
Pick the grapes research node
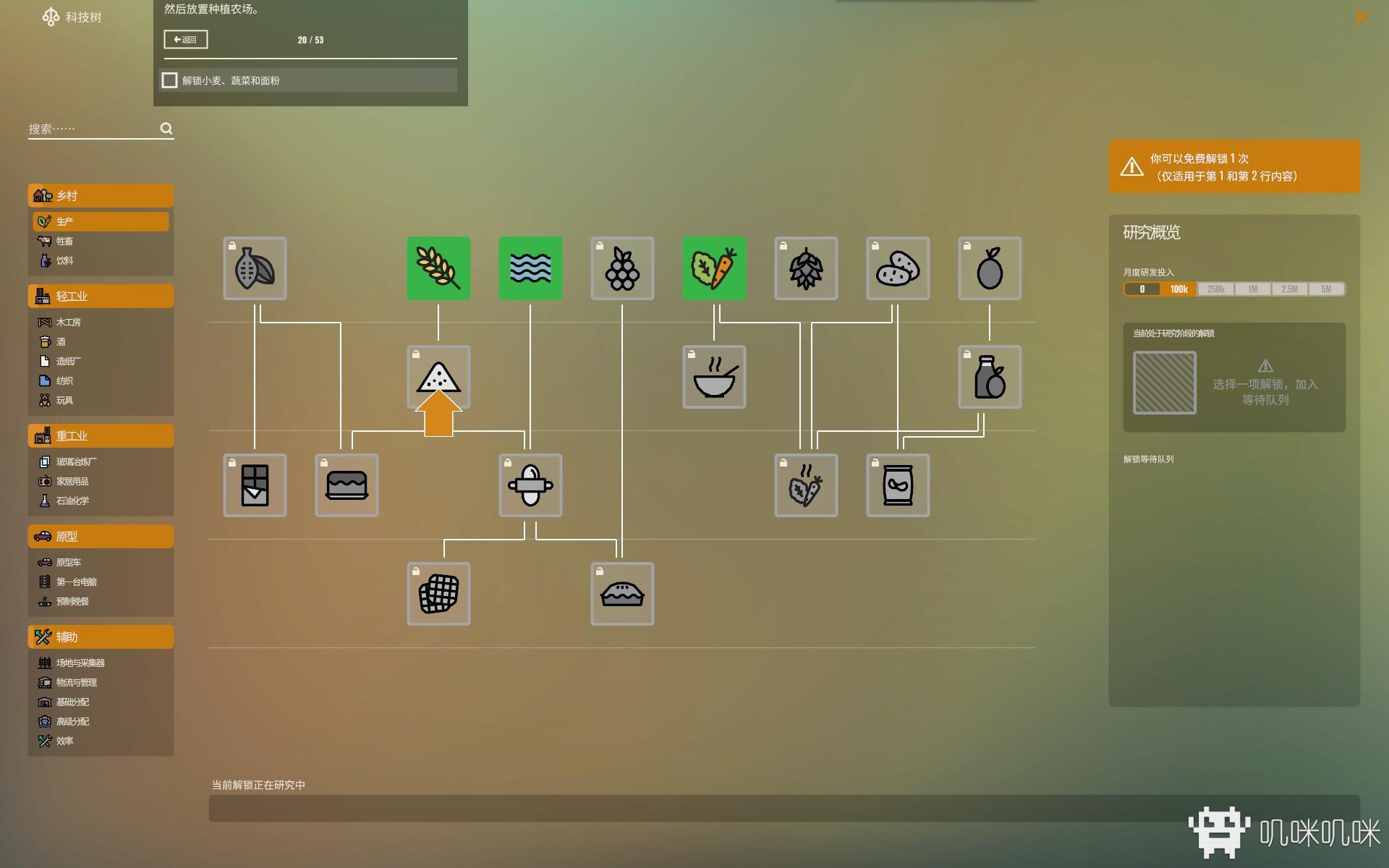coord(622,268)
